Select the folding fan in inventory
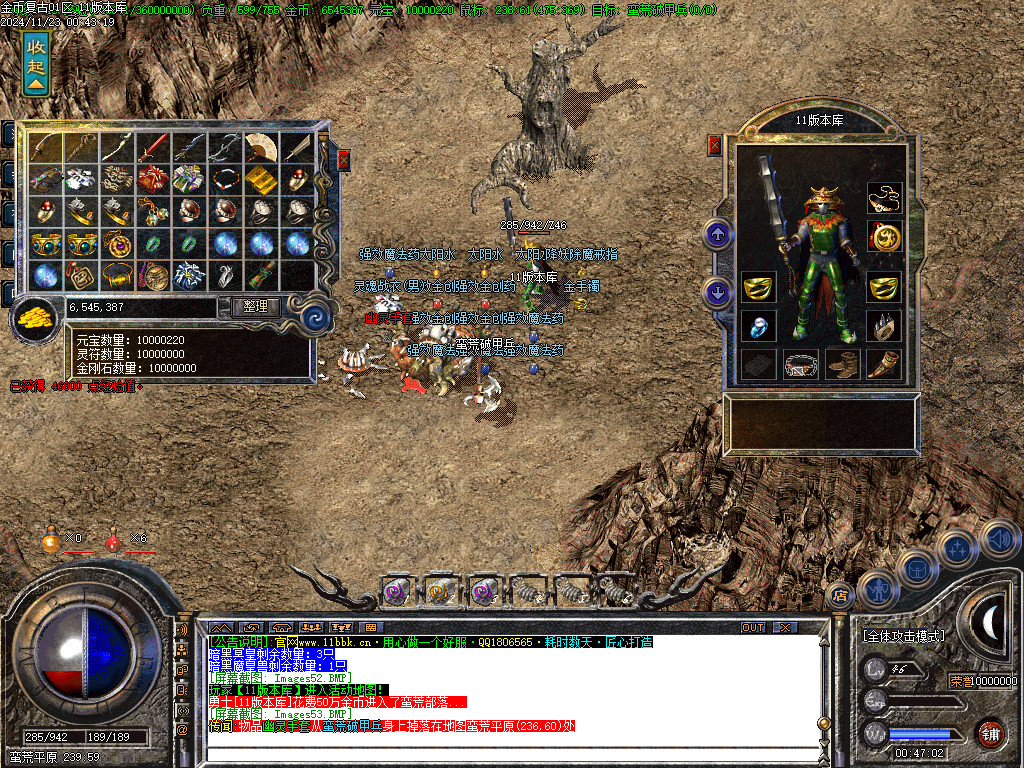Viewport: 1024px width, 768px height. coord(261,147)
